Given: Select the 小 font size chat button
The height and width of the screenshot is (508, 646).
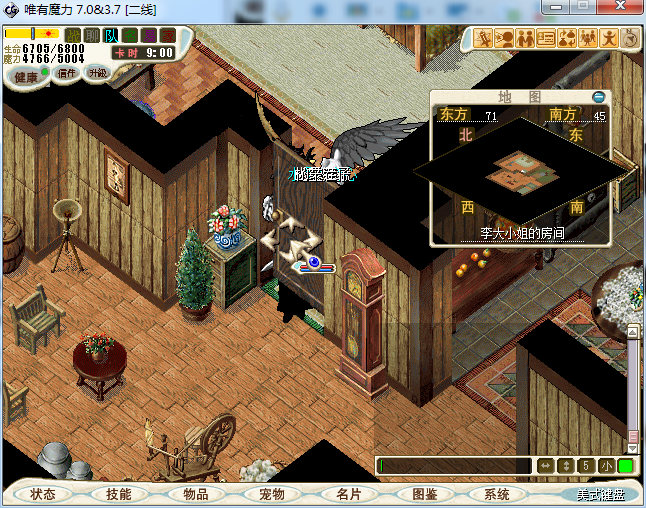Looking at the screenshot, I should (607, 466).
